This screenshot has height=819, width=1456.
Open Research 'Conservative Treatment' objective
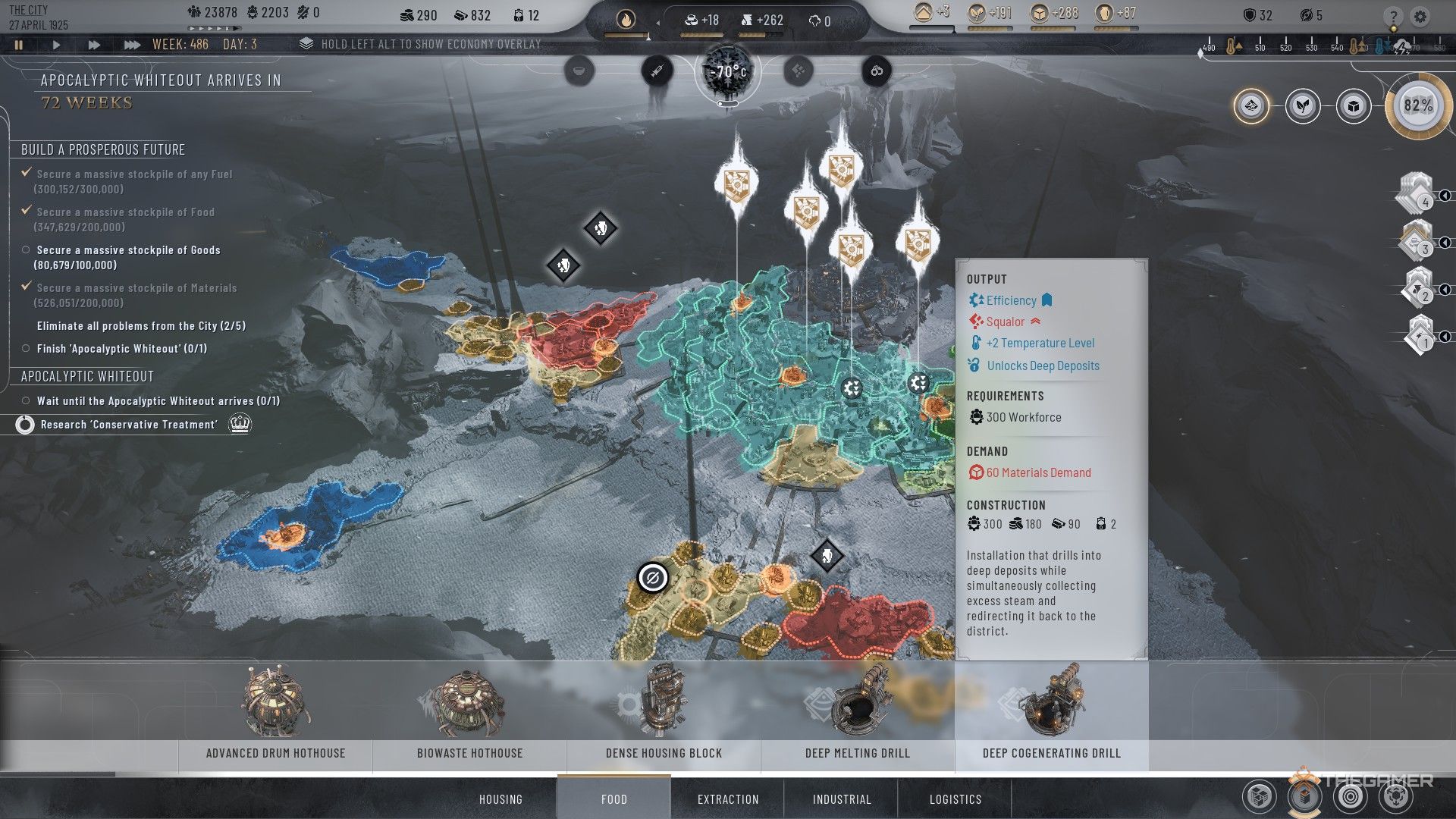[129, 425]
